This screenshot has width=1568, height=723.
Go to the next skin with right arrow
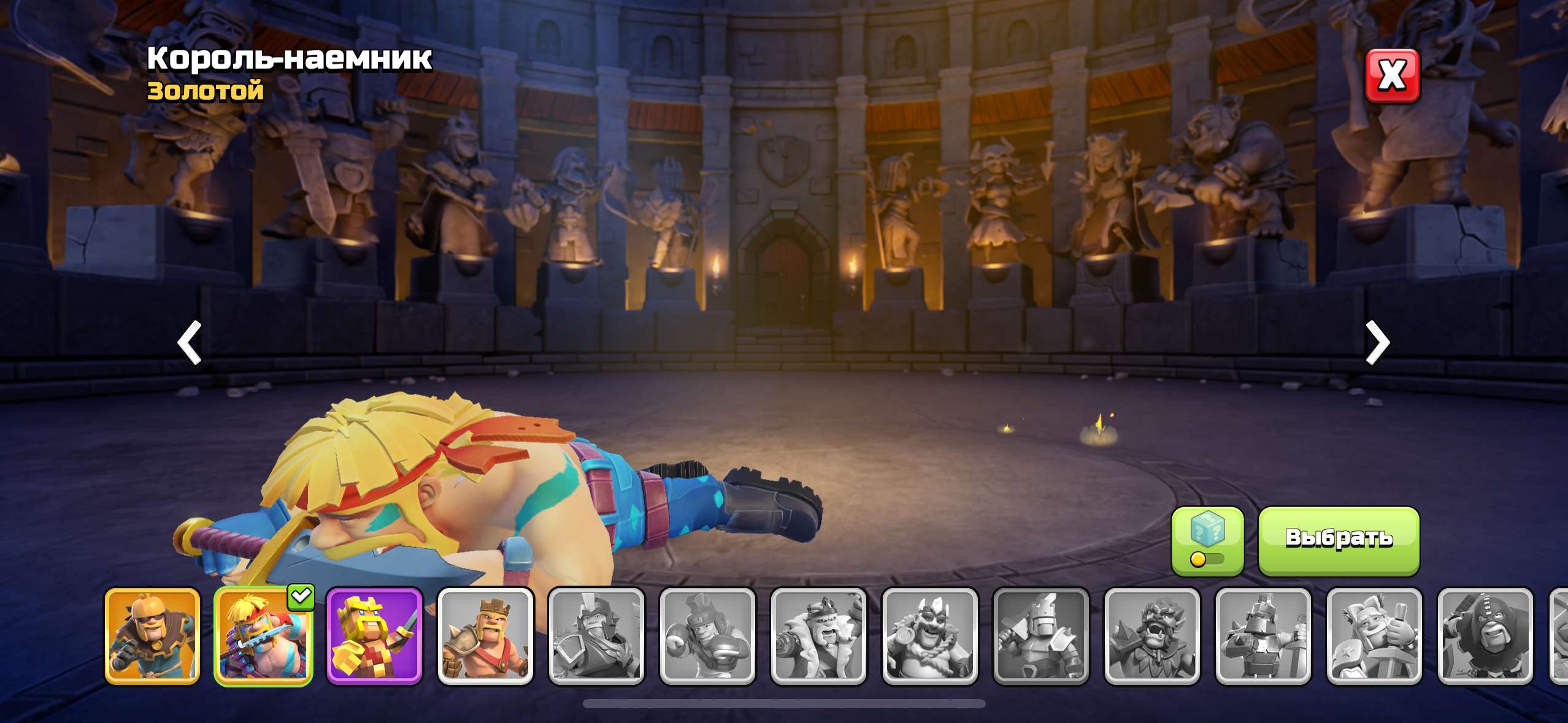click(1377, 342)
